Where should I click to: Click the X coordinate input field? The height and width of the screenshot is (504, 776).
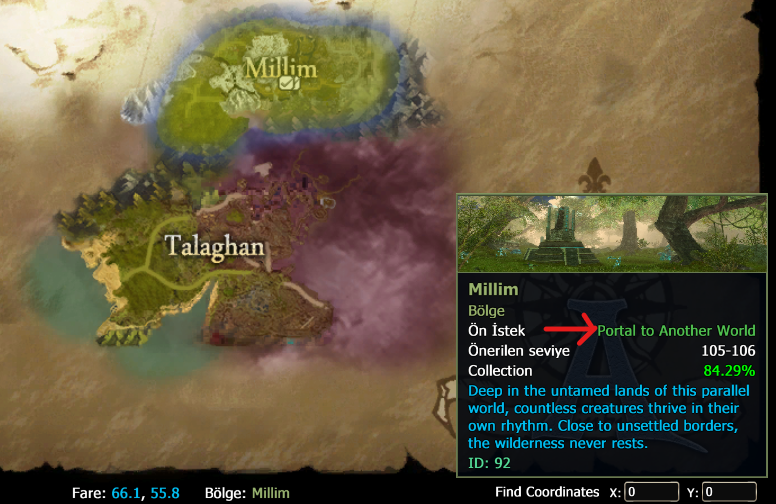[652, 491]
